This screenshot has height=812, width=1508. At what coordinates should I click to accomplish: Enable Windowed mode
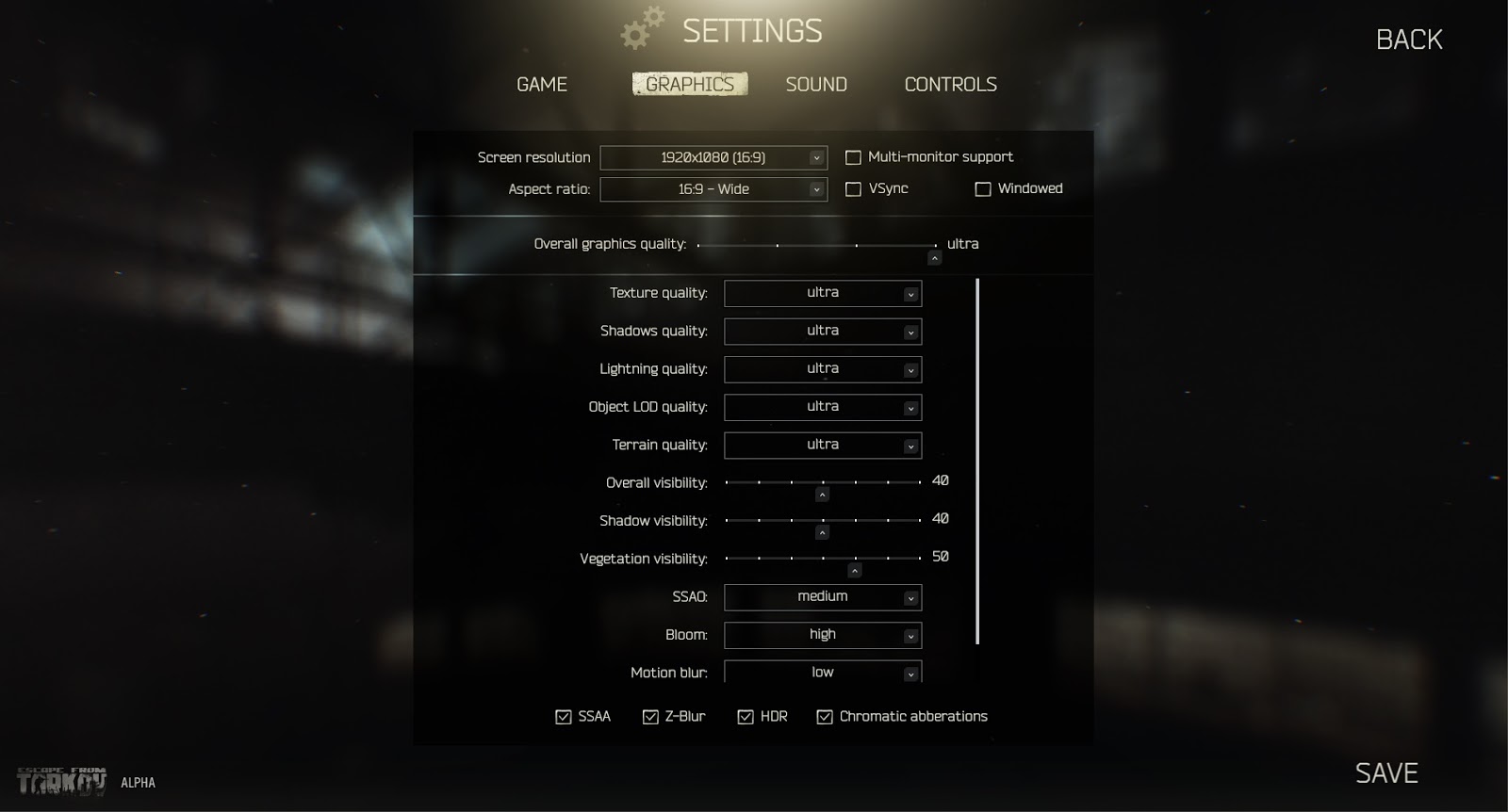981,188
